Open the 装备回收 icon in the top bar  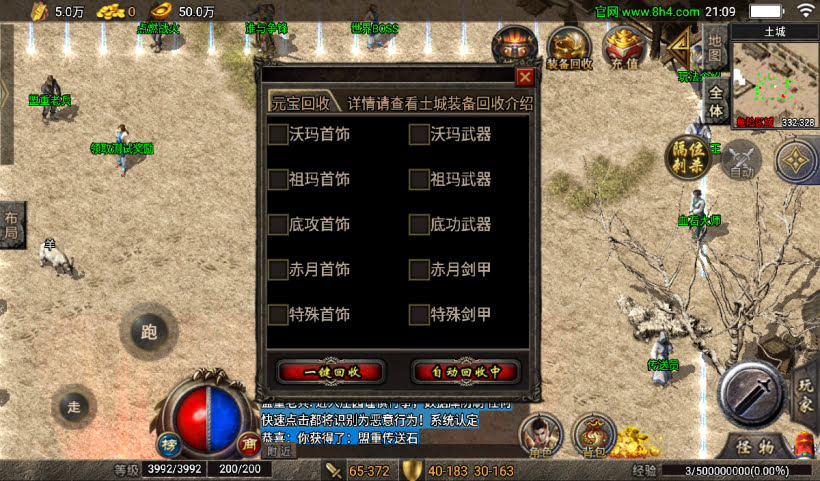point(569,48)
